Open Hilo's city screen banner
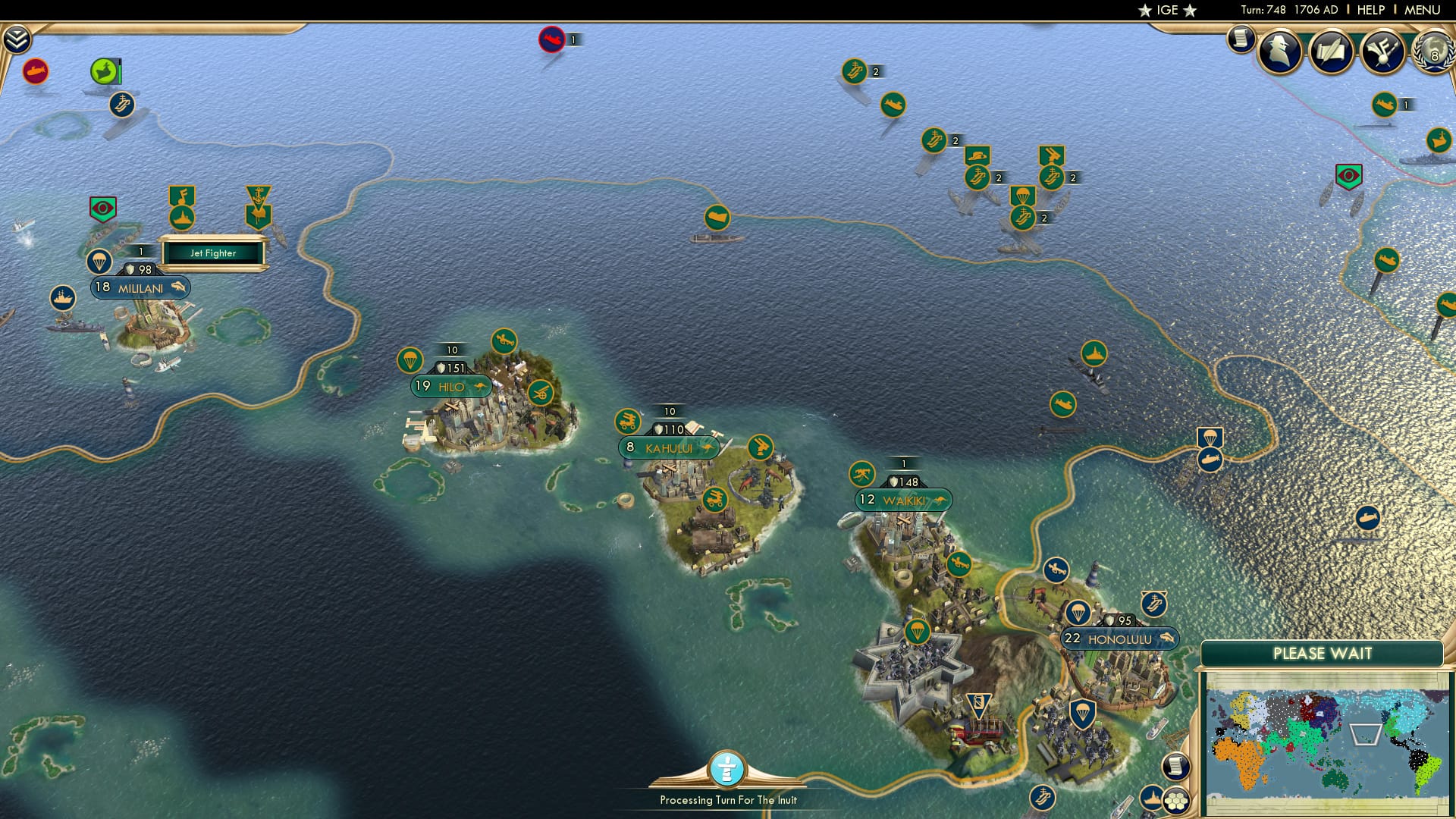 [x=450, y=385]
